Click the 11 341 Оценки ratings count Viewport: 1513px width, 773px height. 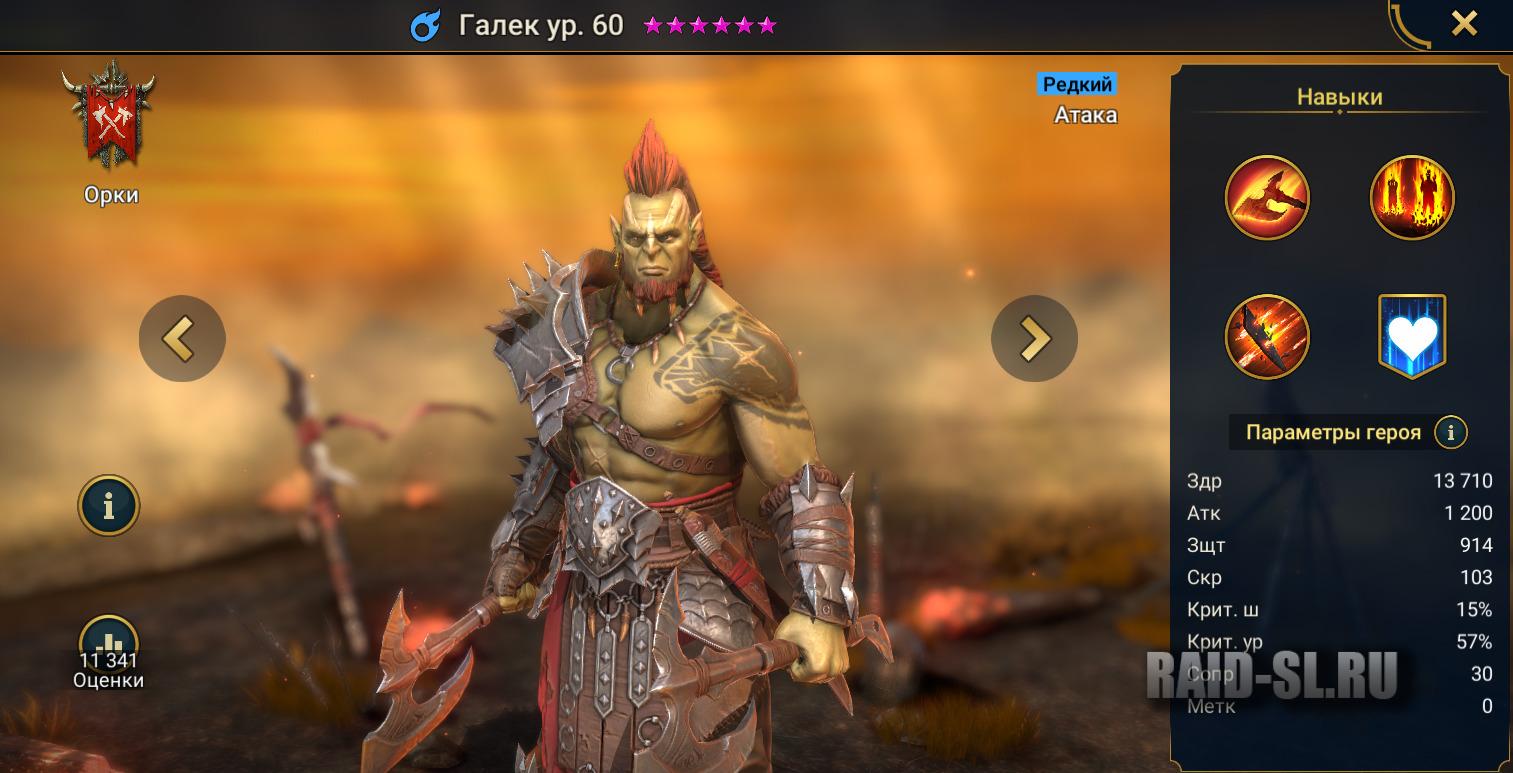tap(110, 668)
